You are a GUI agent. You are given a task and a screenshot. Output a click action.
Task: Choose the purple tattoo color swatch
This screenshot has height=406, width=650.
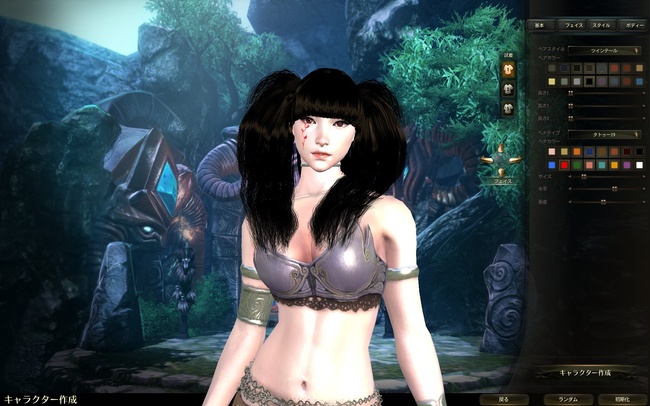click(x=625, y=164)
